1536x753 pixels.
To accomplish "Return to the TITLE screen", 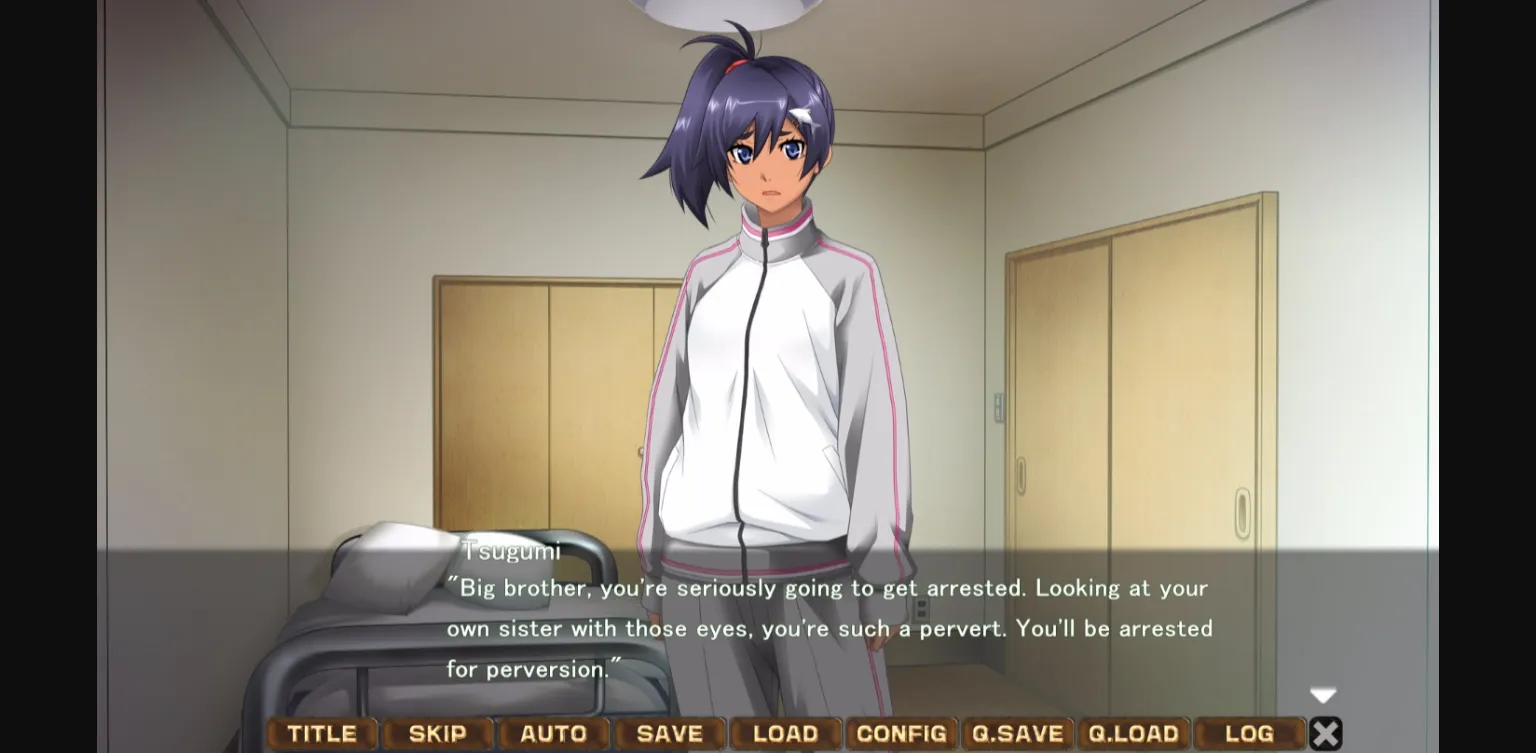I will point(322,733).
